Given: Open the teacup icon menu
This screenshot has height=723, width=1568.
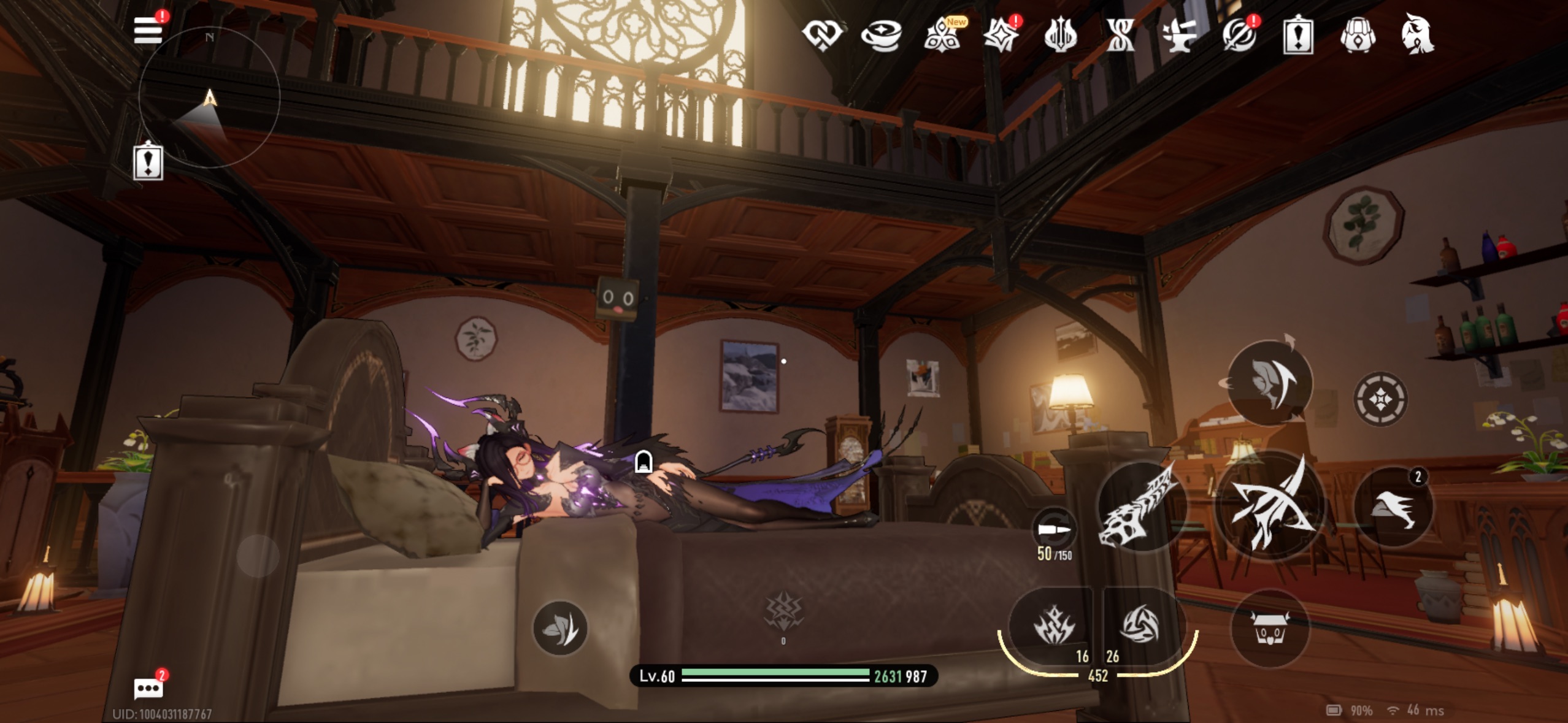Looking at the screenshot, I should (881, 35).
